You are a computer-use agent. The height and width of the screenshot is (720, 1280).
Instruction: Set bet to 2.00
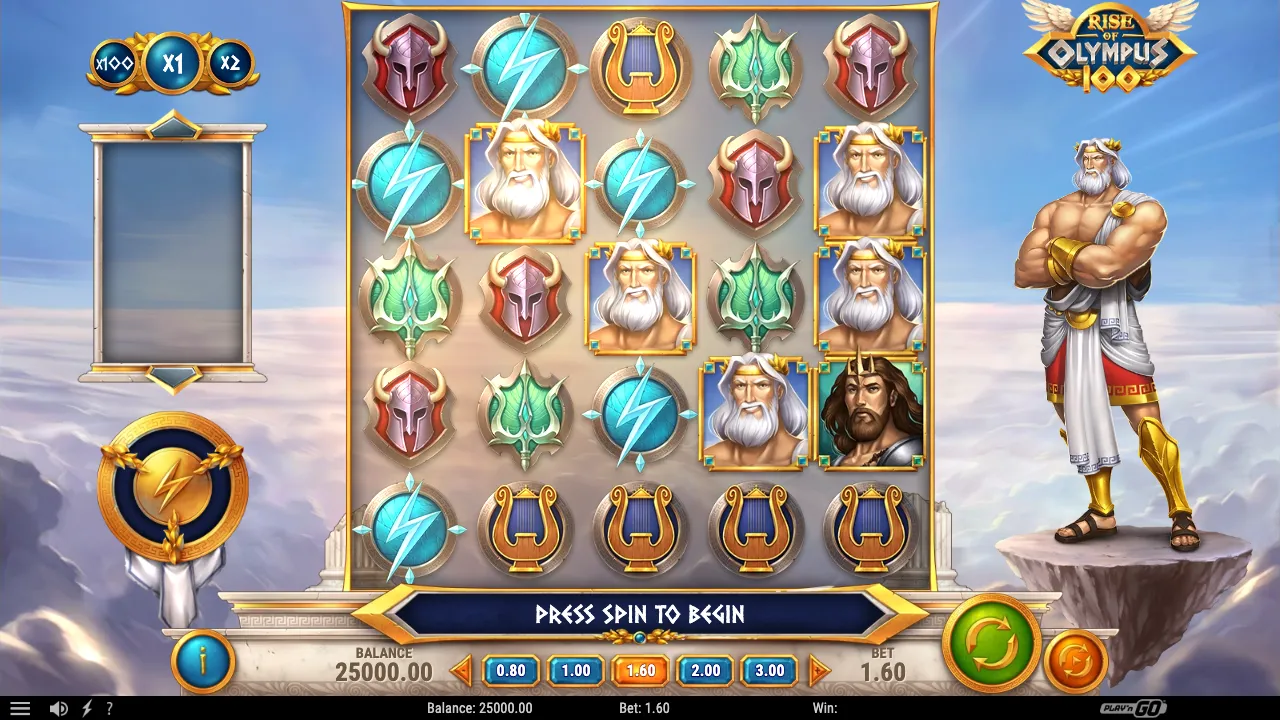point(705,670)
